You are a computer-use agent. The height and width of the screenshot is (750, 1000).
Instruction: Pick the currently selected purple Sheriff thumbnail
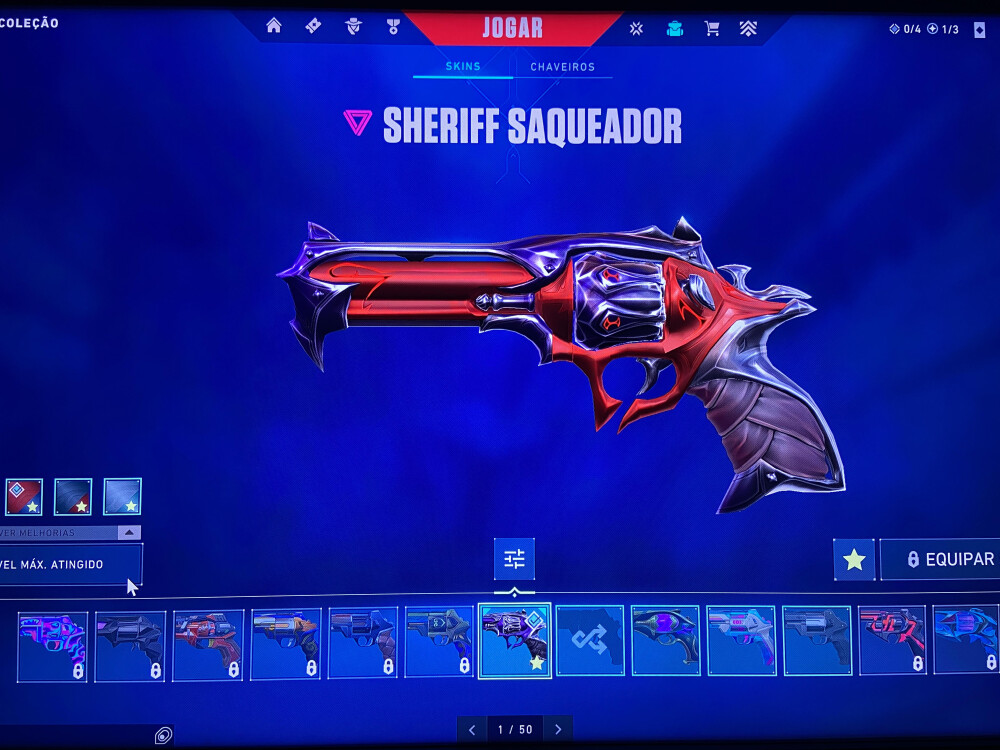[514, 641]
